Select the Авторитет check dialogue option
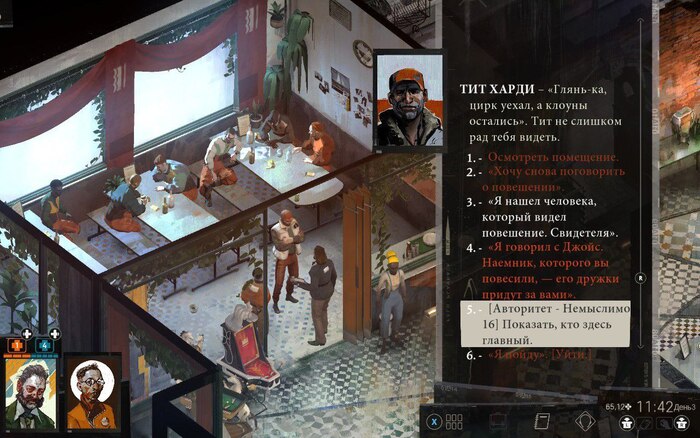Viewport: 700px width, 438px height. tap(547, 326)
